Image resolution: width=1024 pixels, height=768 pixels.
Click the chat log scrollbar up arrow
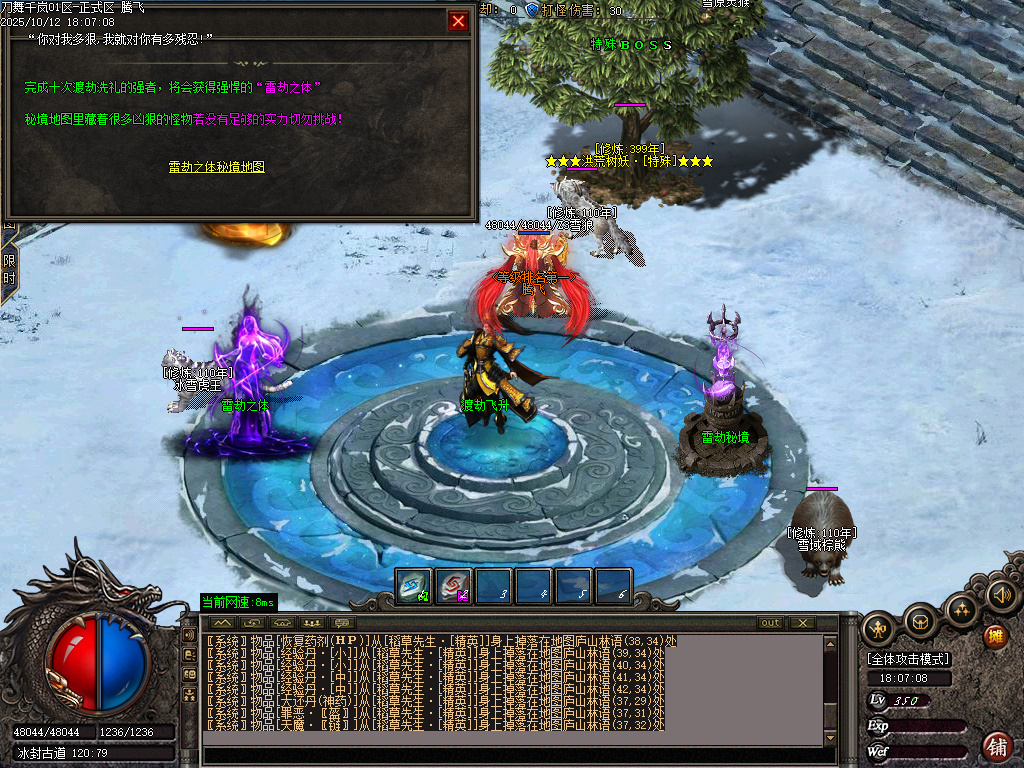click(830, 644)
